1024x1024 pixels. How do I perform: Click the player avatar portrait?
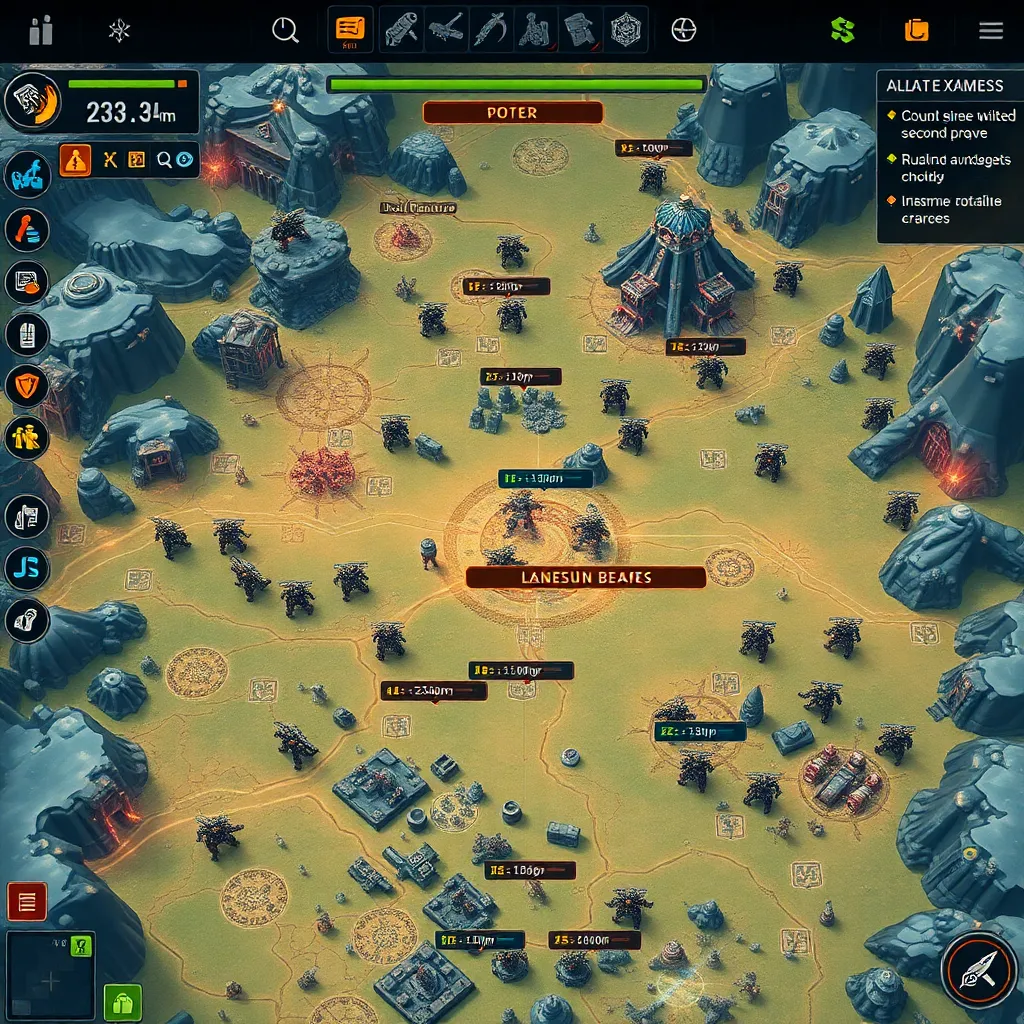tap(33, 102)
